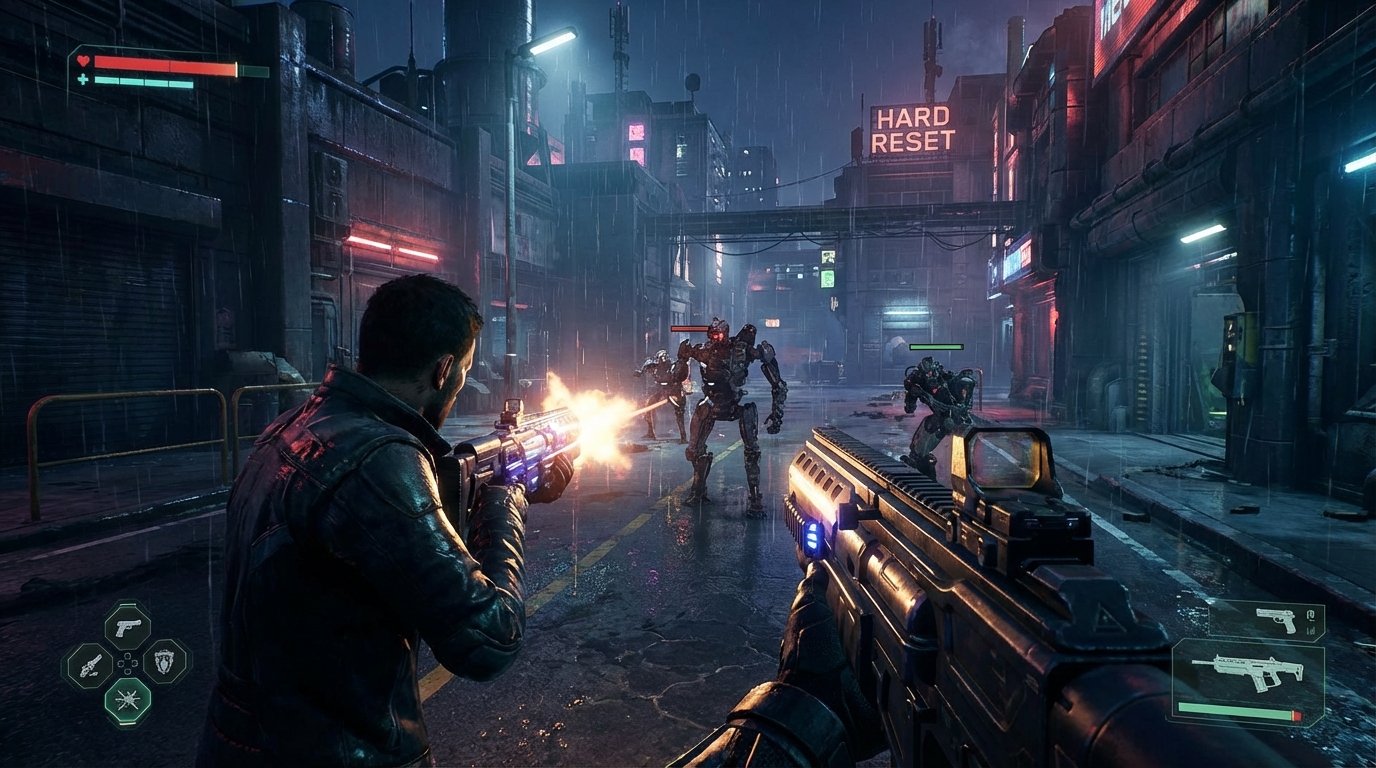Select the shield icon on the weapon wheel

pos(164,662)
